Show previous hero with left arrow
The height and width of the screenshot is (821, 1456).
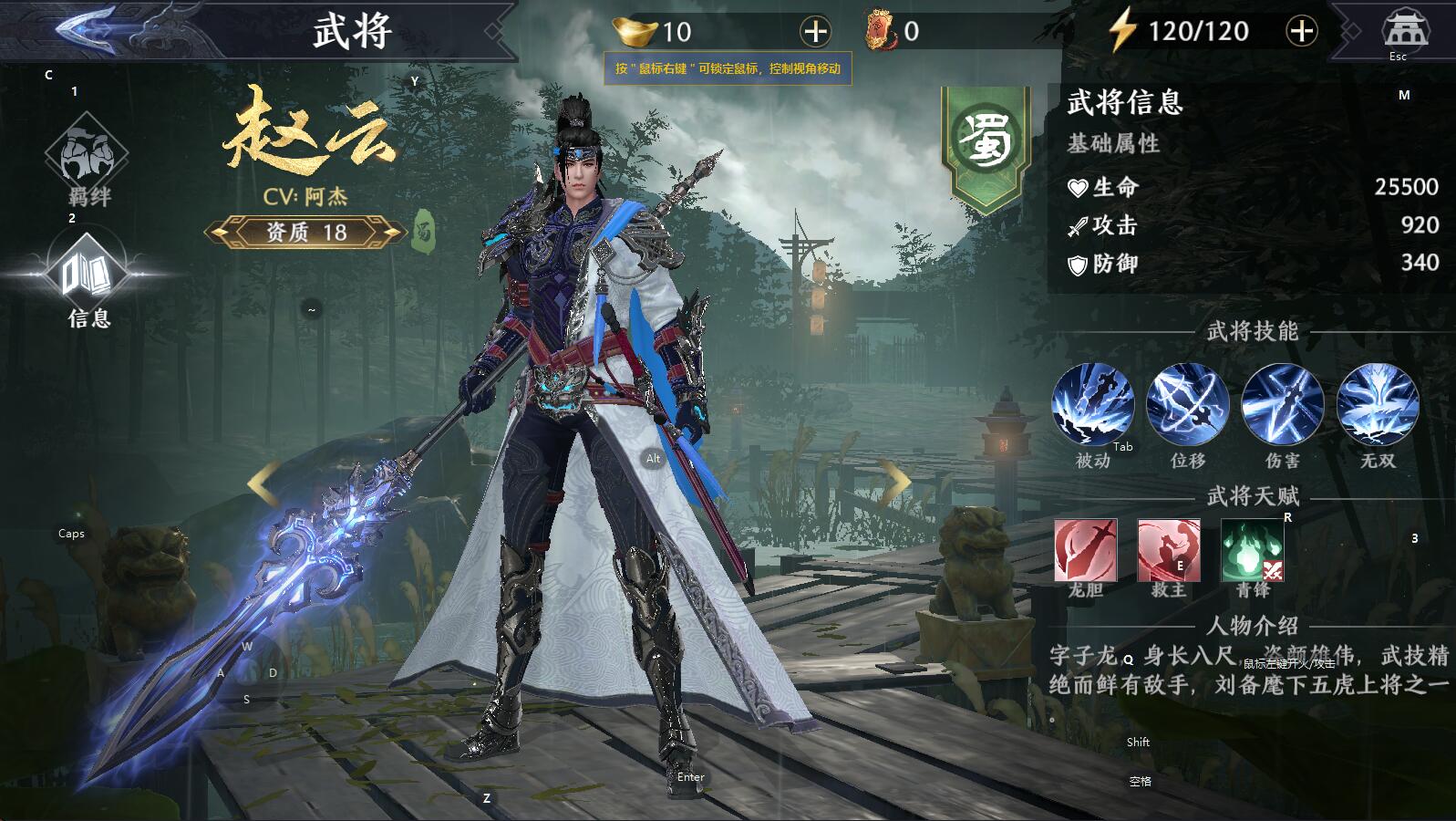click(x=263, y=483)
